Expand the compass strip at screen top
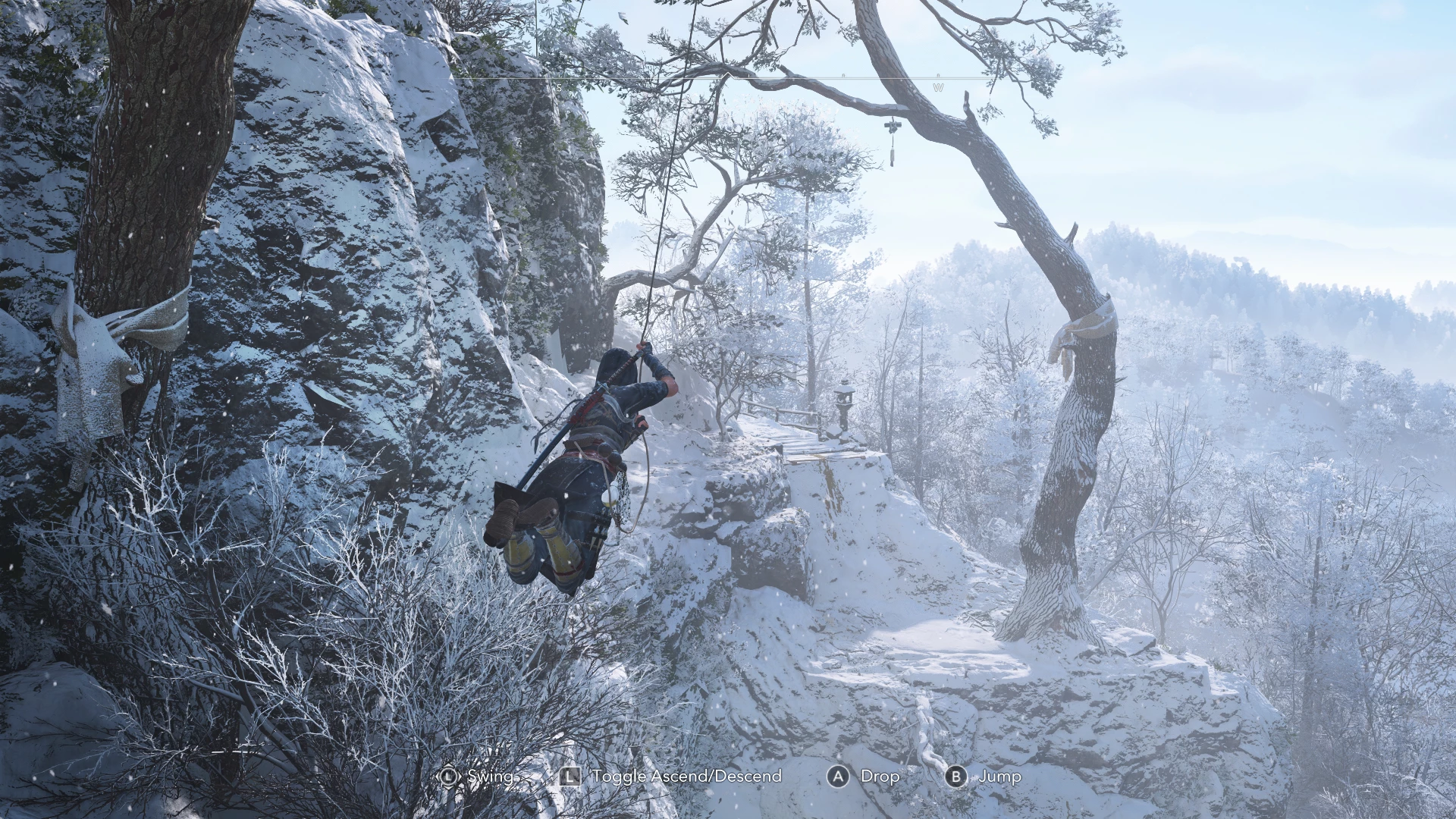The height and width of the screenshot is (819, 1456). point(728,76)
